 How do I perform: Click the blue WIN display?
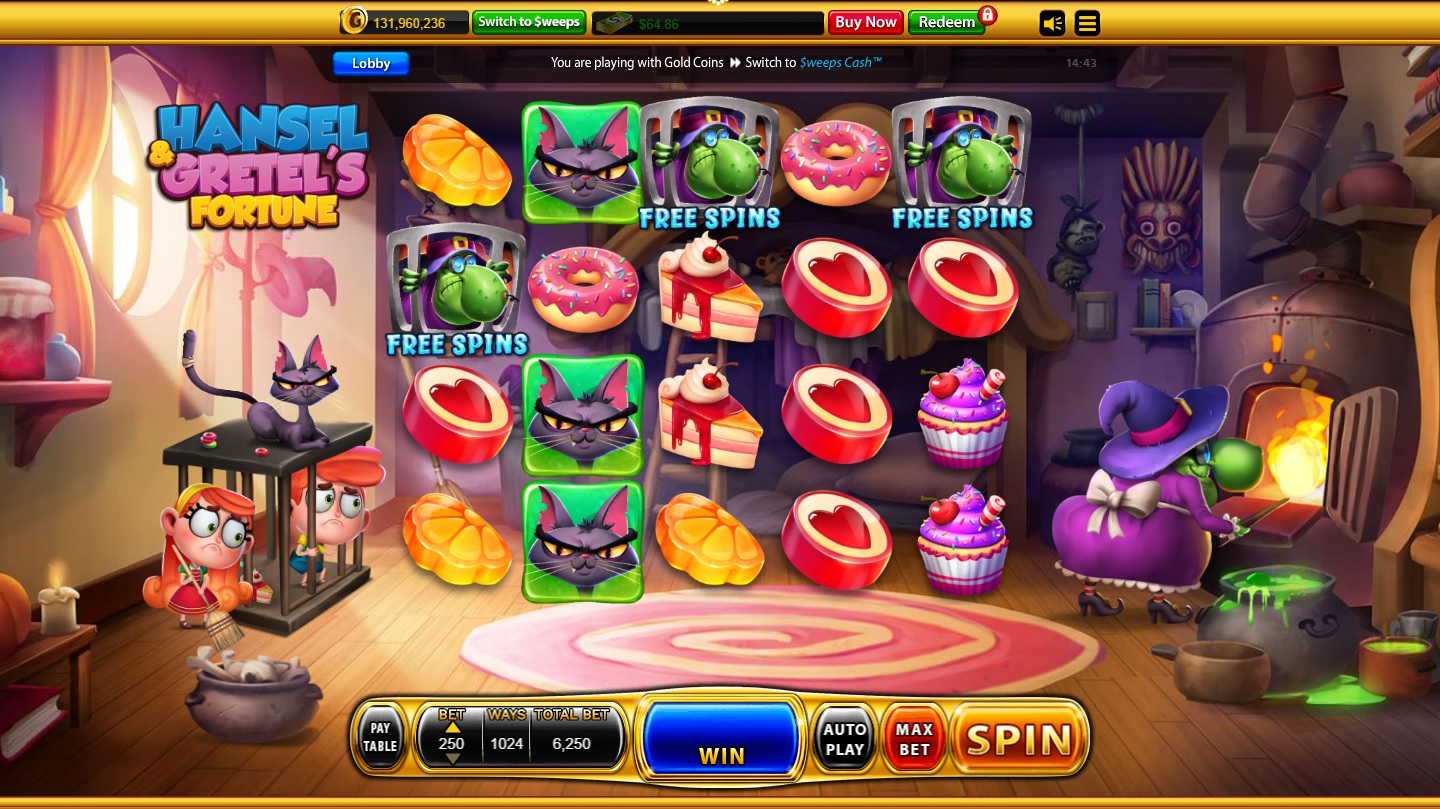point(721,738)
